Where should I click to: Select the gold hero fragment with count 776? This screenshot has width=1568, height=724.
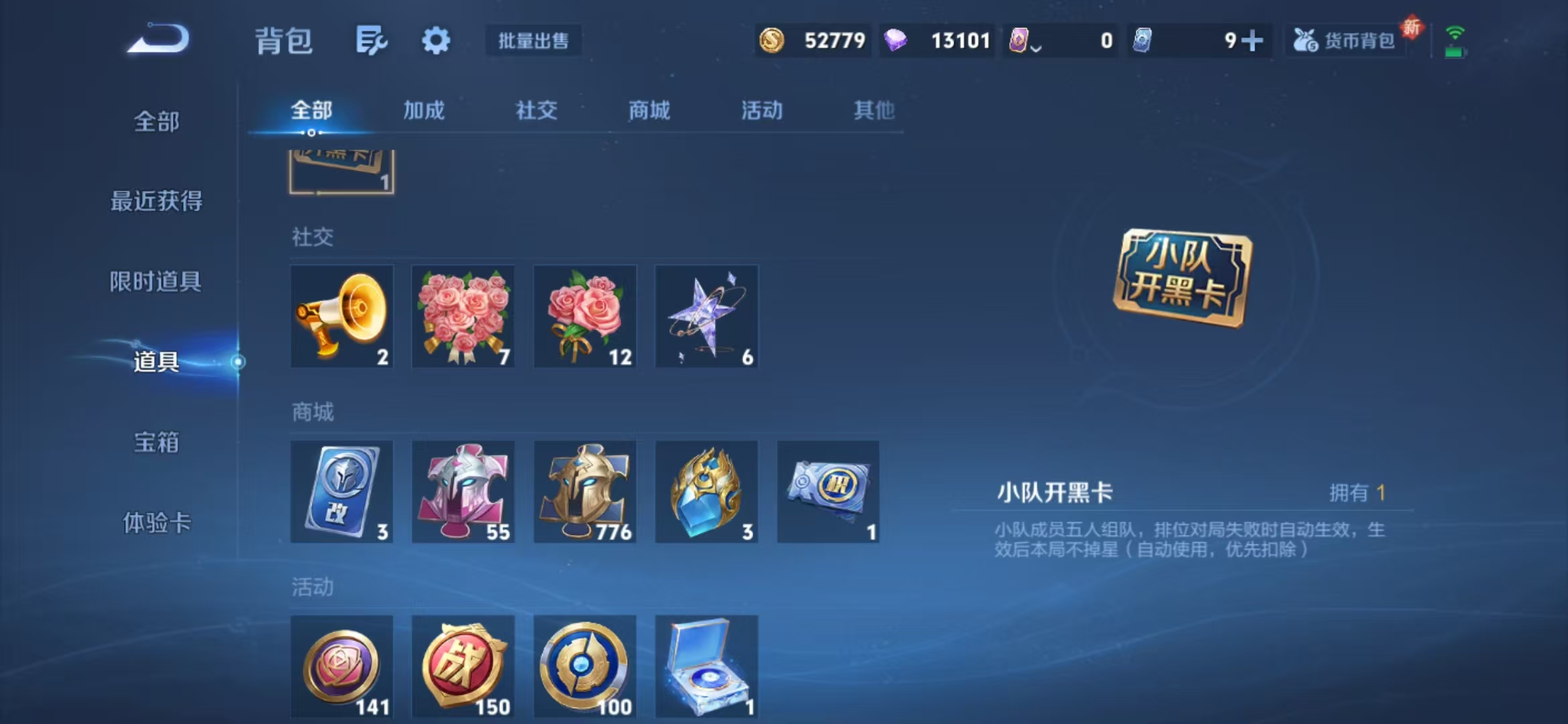point(584,492)
